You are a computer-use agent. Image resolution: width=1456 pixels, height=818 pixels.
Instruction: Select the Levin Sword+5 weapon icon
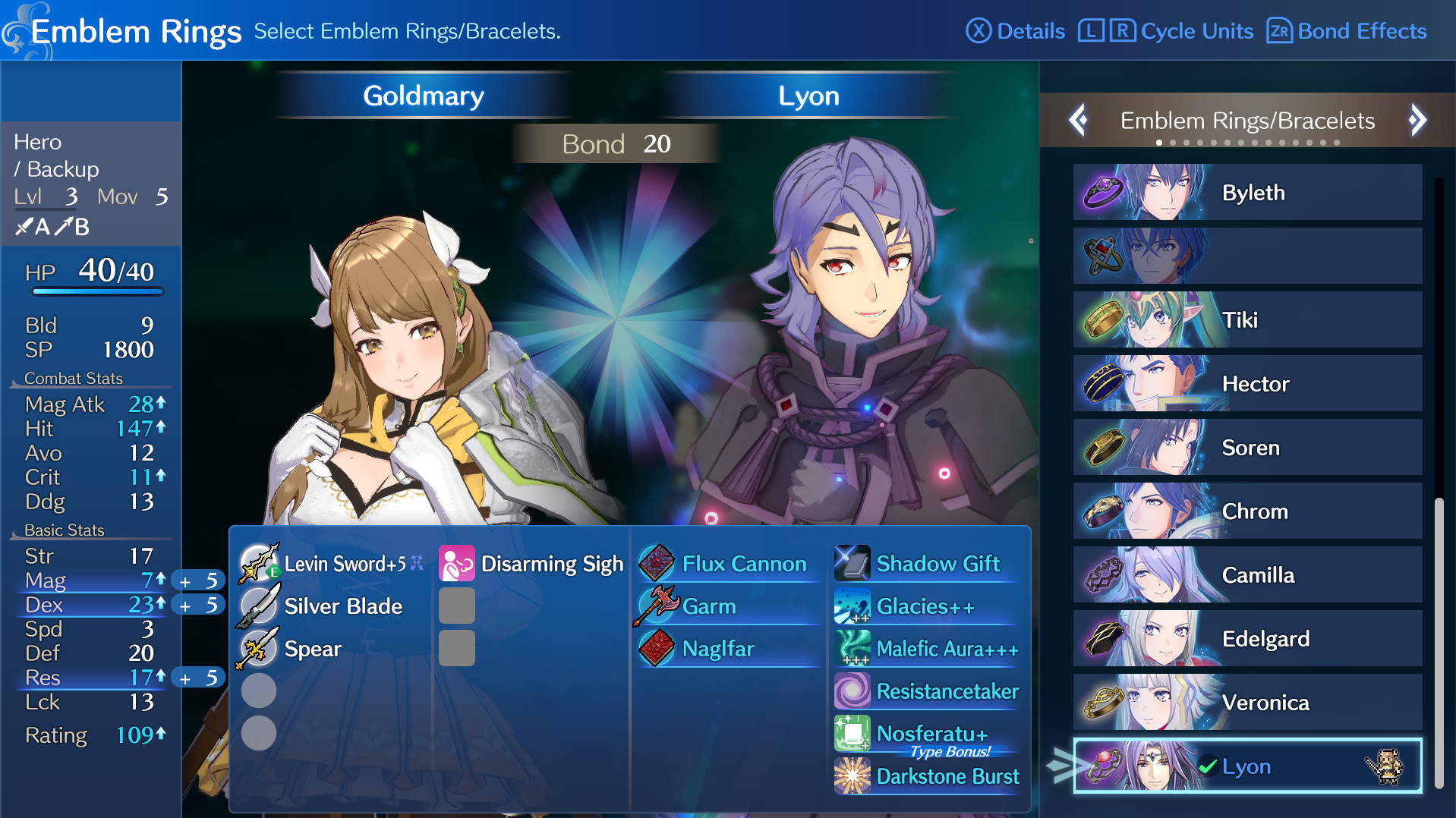click(258, 564)
